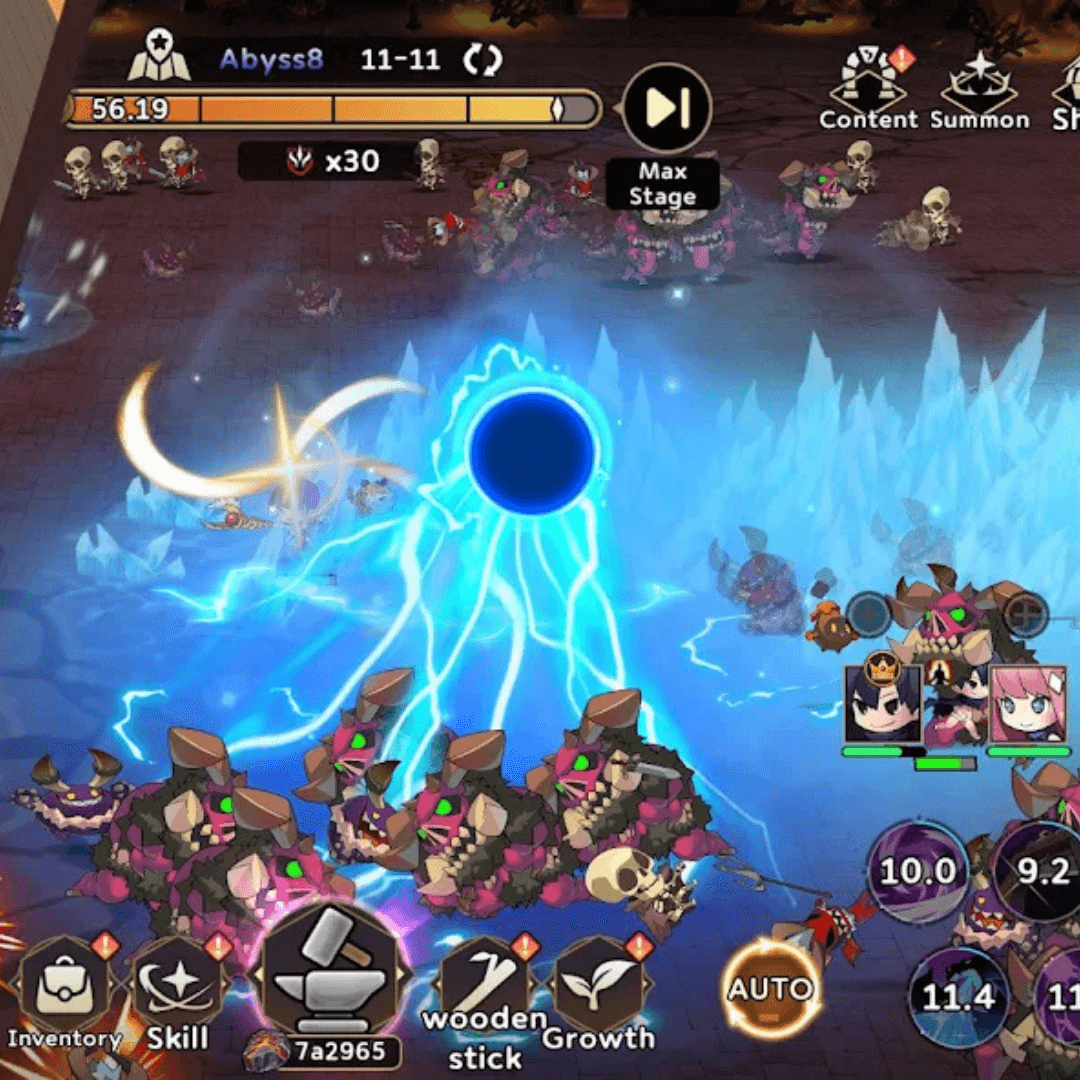Toggle the AUTO battle button
Viewport: 1080px width, 1080px height.
(770, 991)
